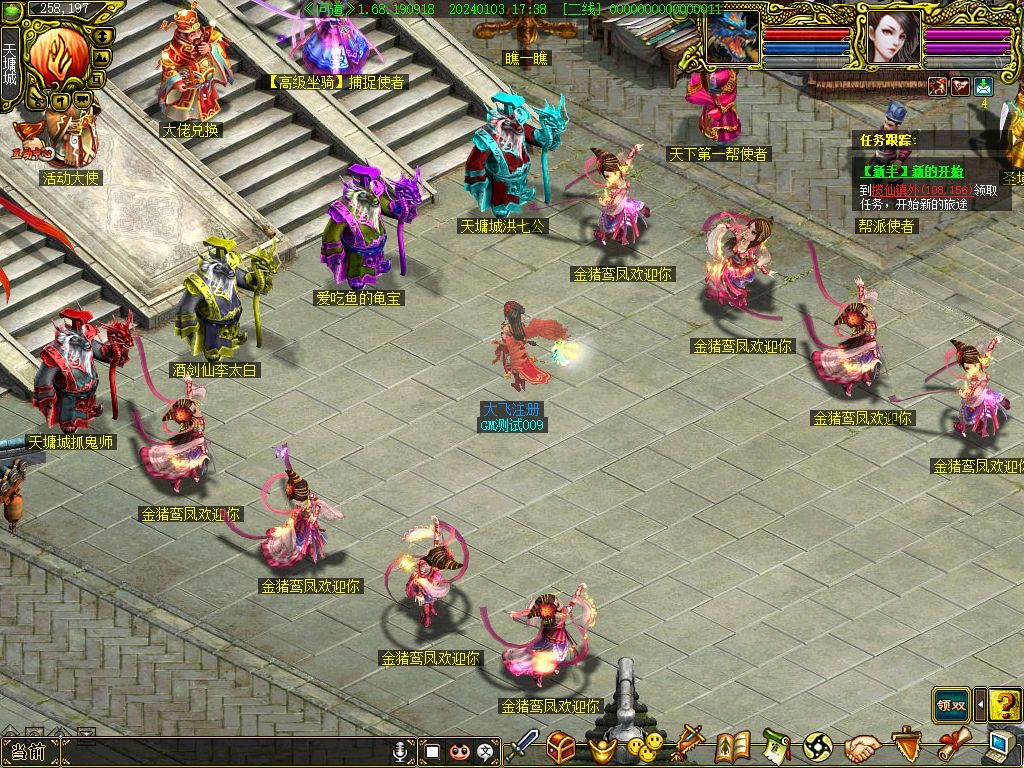Screen dimensions: 1024x768
Task: Click the up-down arrows minimap toggle
Action: click(100, 37)
